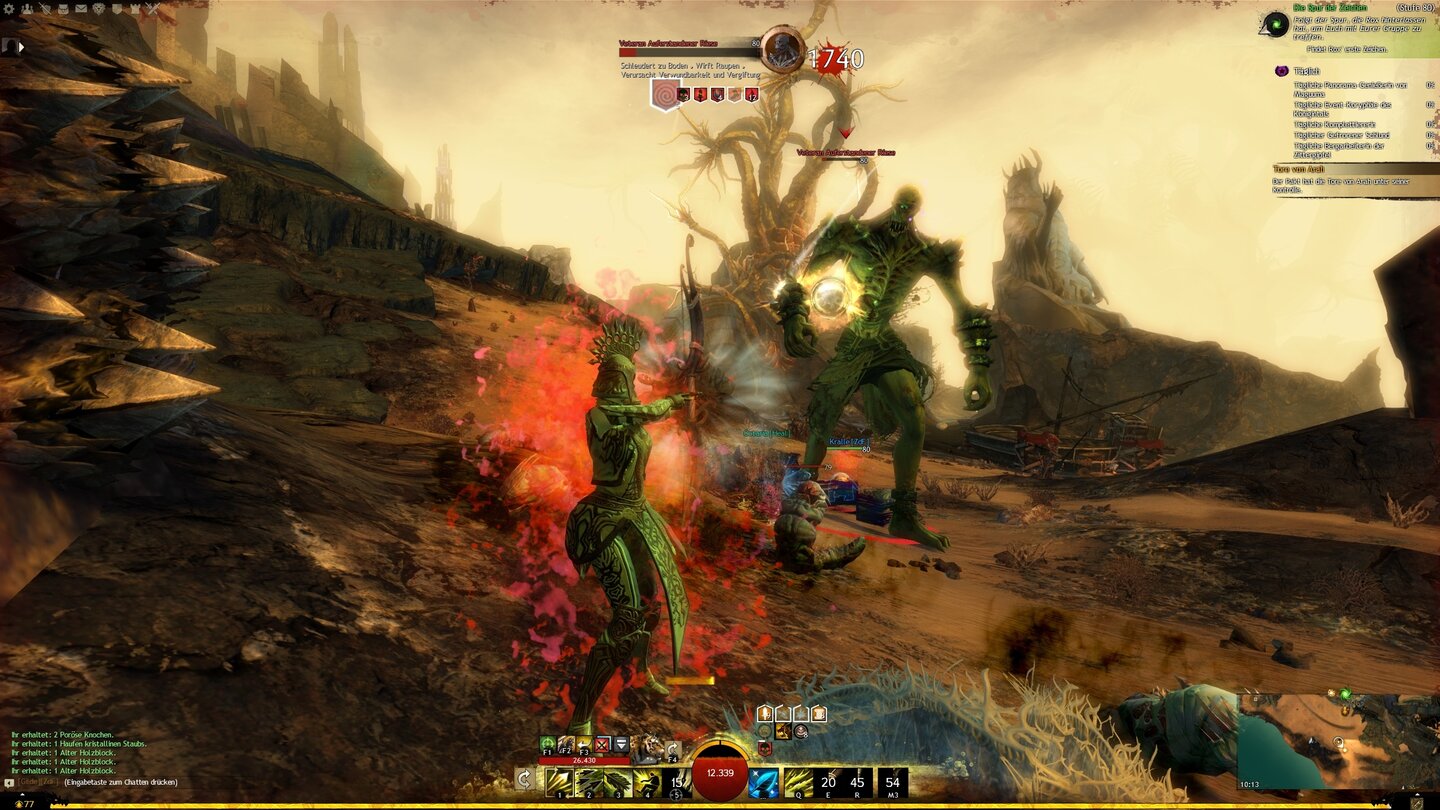This screenshot has width=1440, height=810.
Task: Activate the Q utility skill
Action: tap(797, 782)
